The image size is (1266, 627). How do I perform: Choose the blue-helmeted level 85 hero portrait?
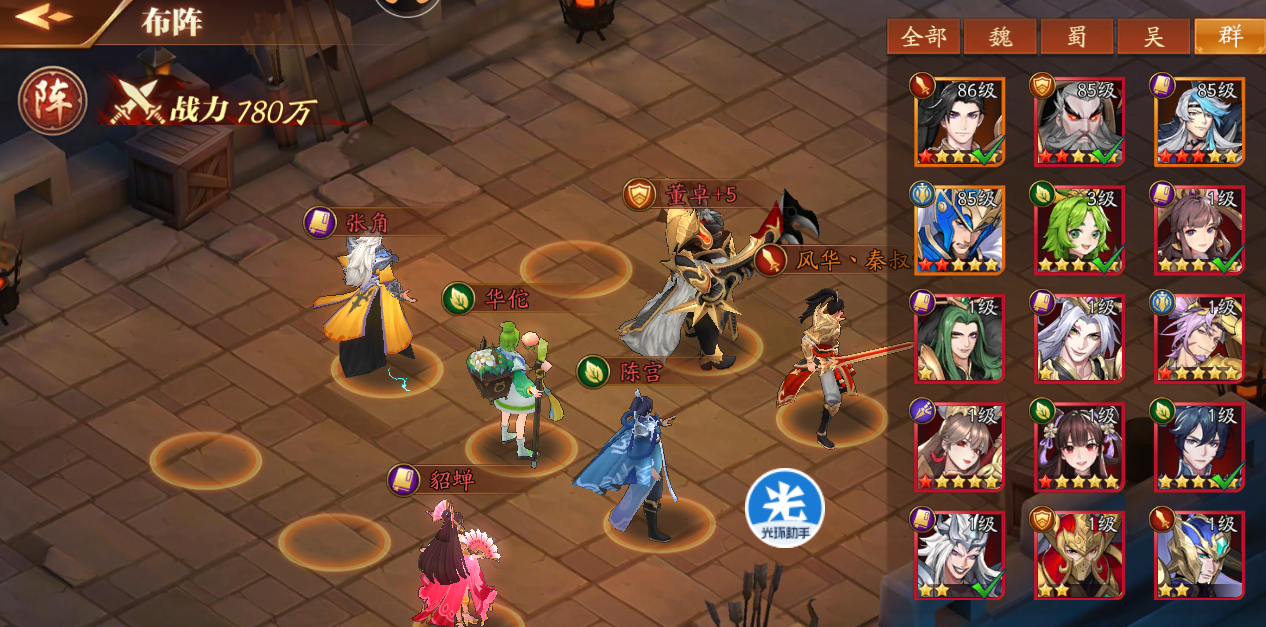click(959, 230)
